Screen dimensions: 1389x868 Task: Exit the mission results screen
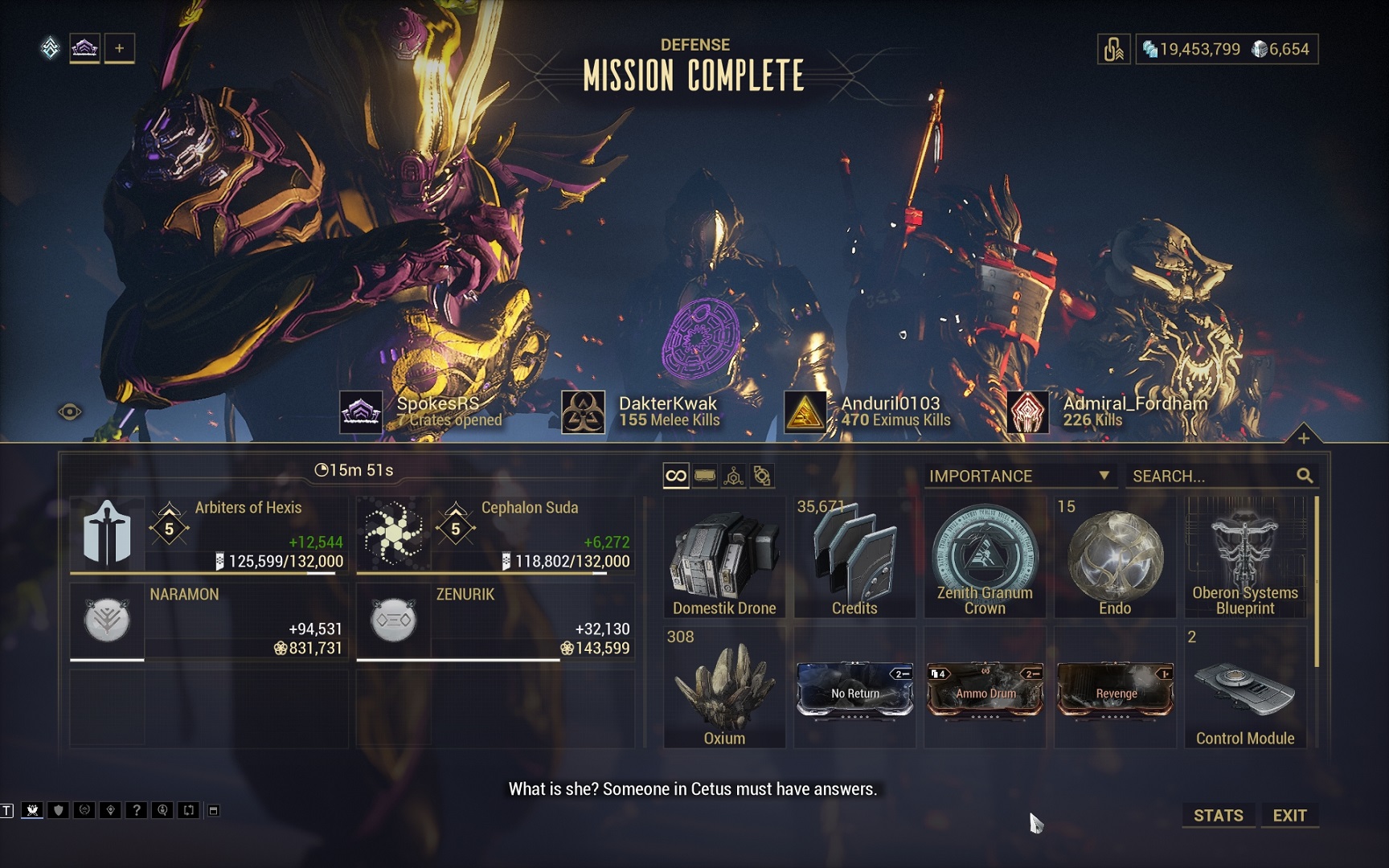click(x=1289, y=815)
